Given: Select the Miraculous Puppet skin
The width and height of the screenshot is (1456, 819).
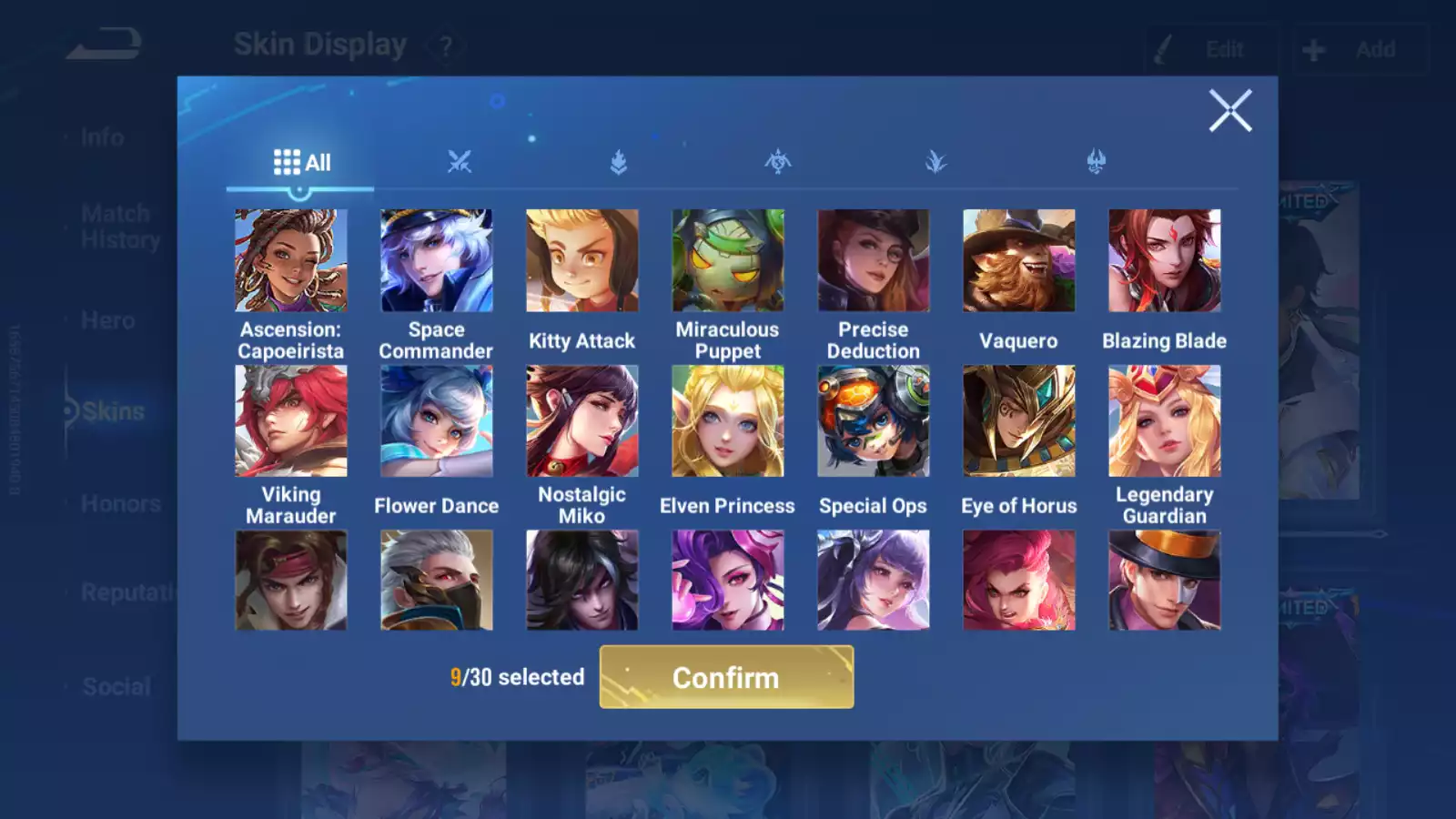Looking at the screenshot, I should (728, 261).
